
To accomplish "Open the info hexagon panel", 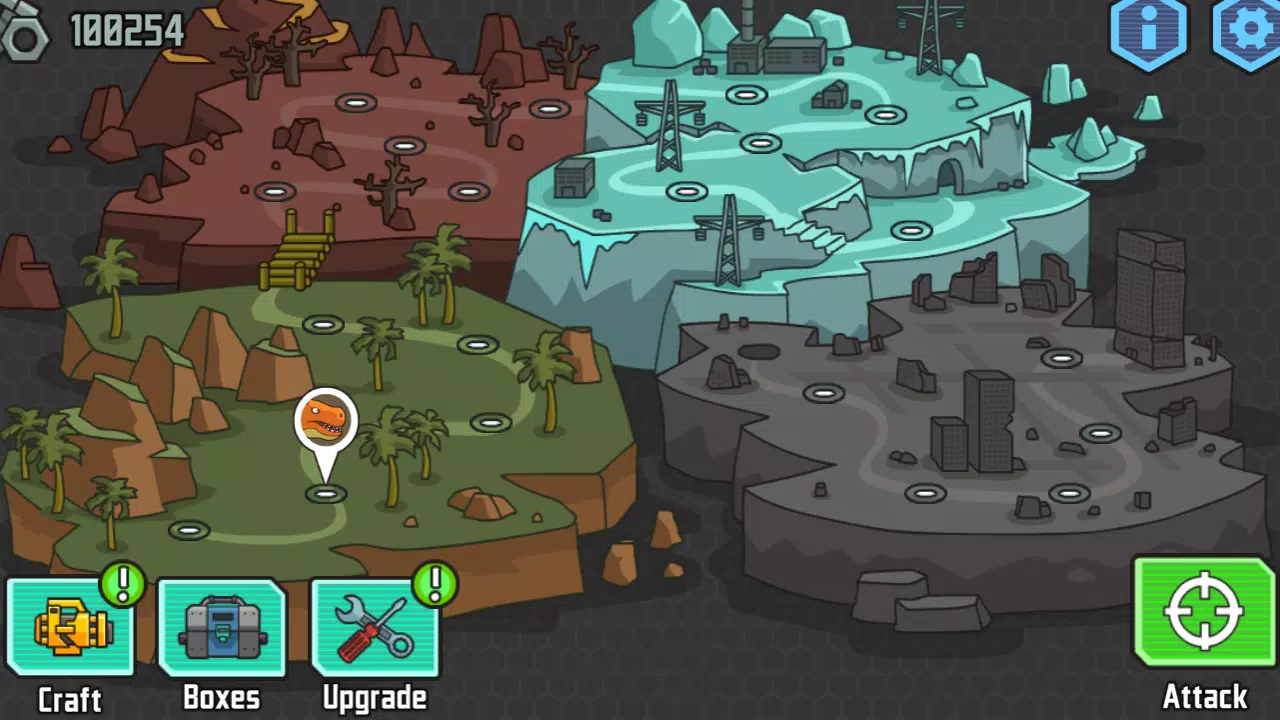I will point(1150,30).
